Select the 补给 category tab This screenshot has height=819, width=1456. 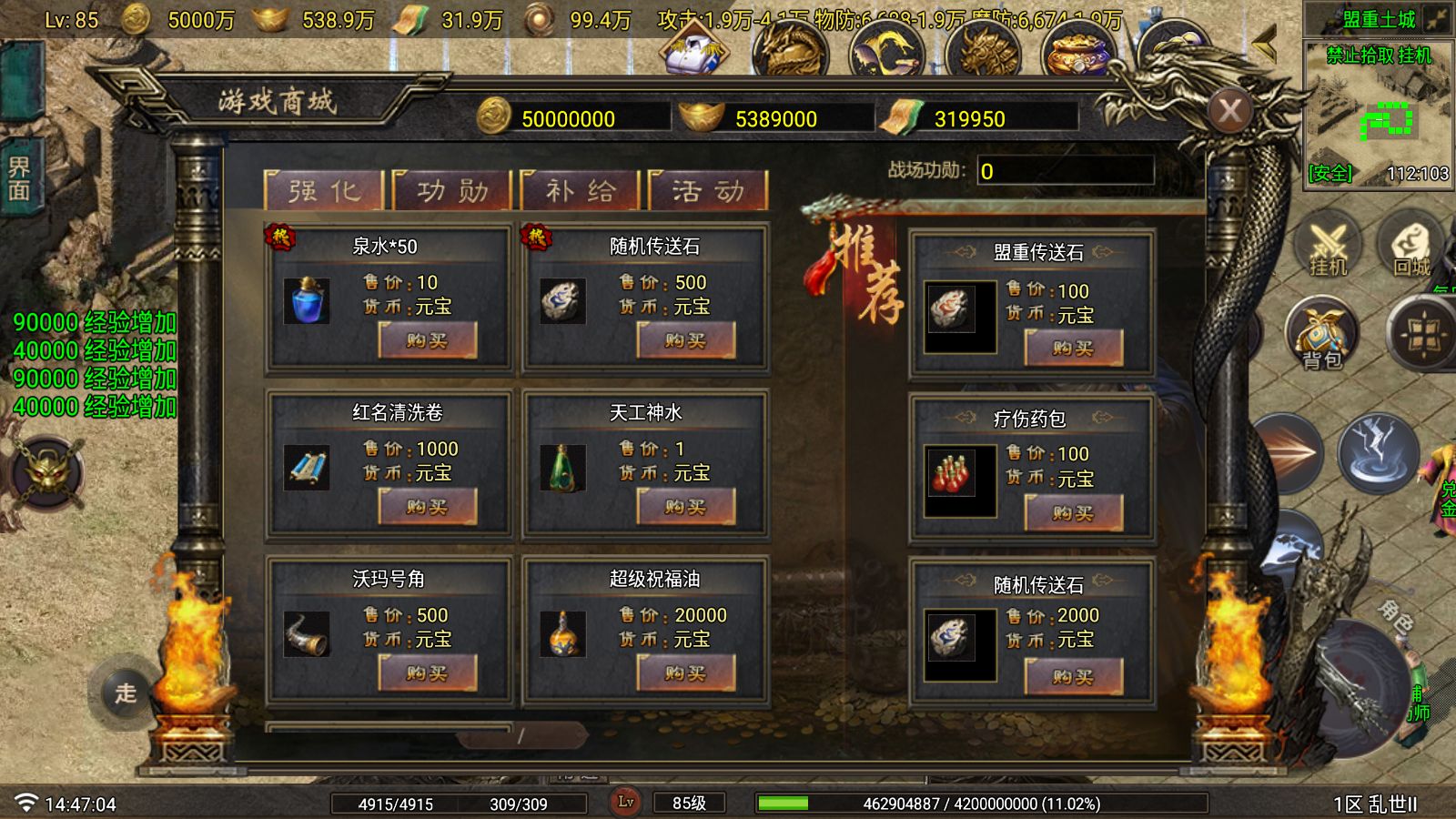click(x=581, y=191)
